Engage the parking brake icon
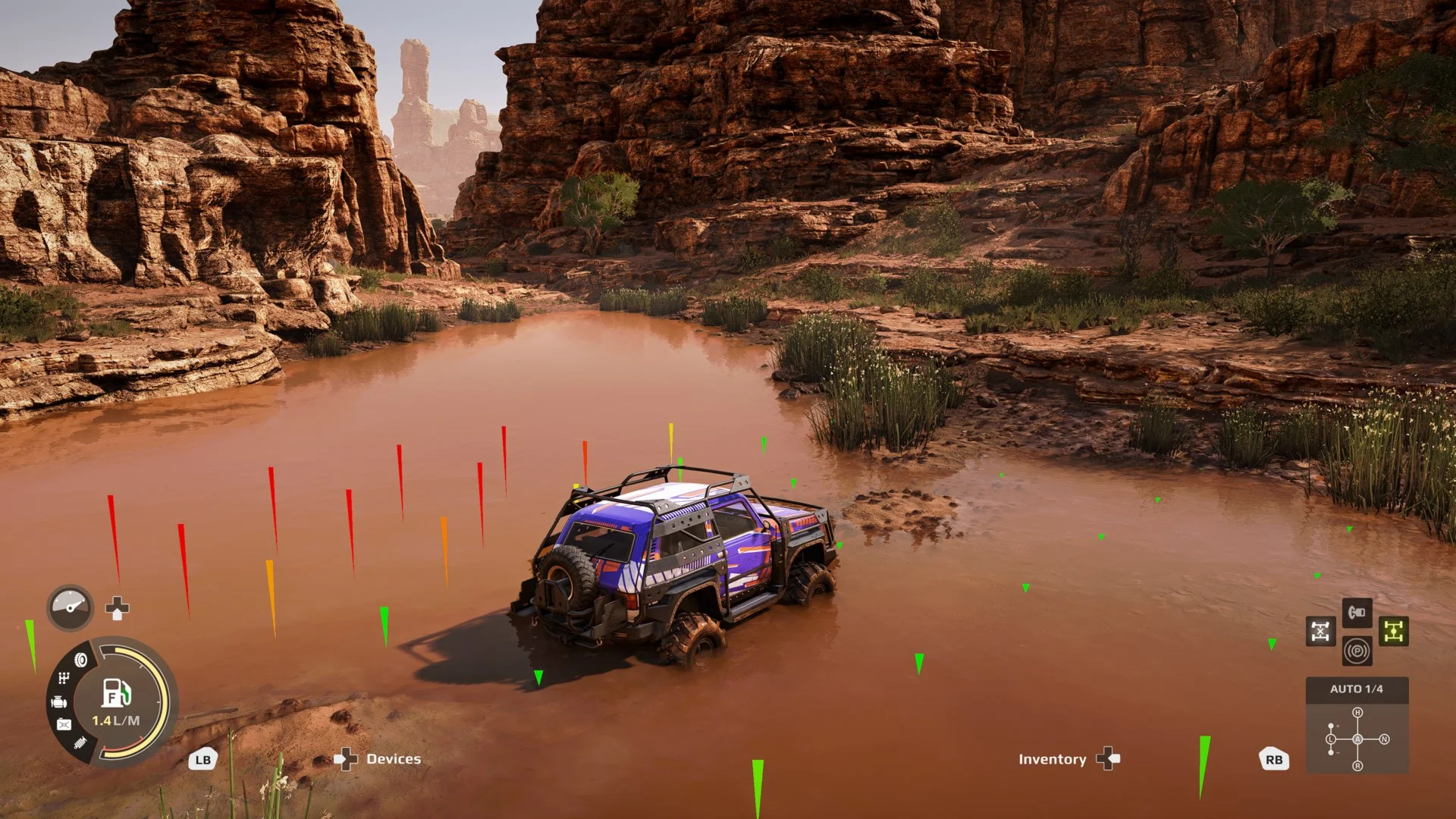Image resolution: width=1456 pixels, height=819 pixels. pos(1357,651)
